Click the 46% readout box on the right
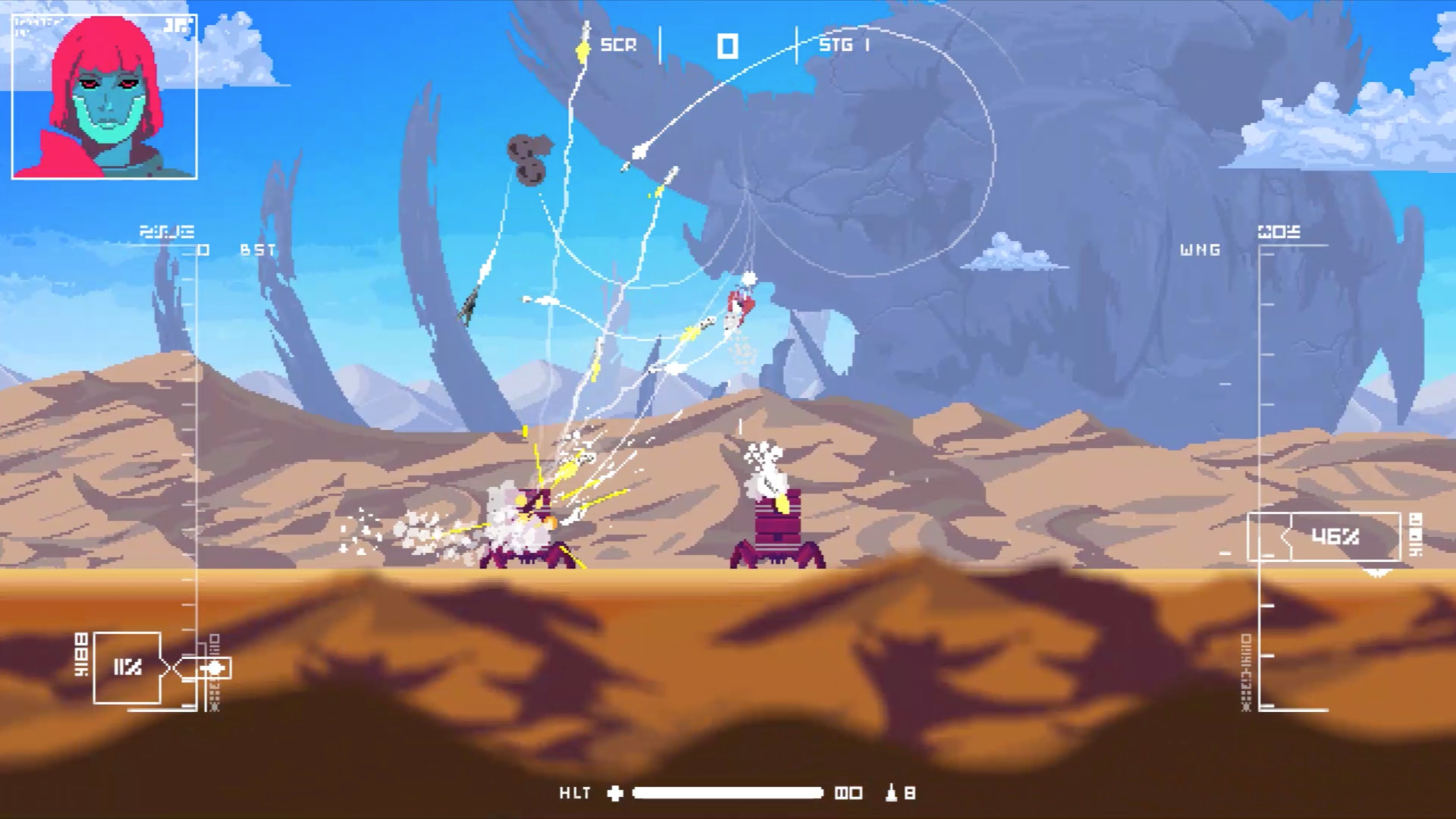1456x819 pixels. (1336, 537)
